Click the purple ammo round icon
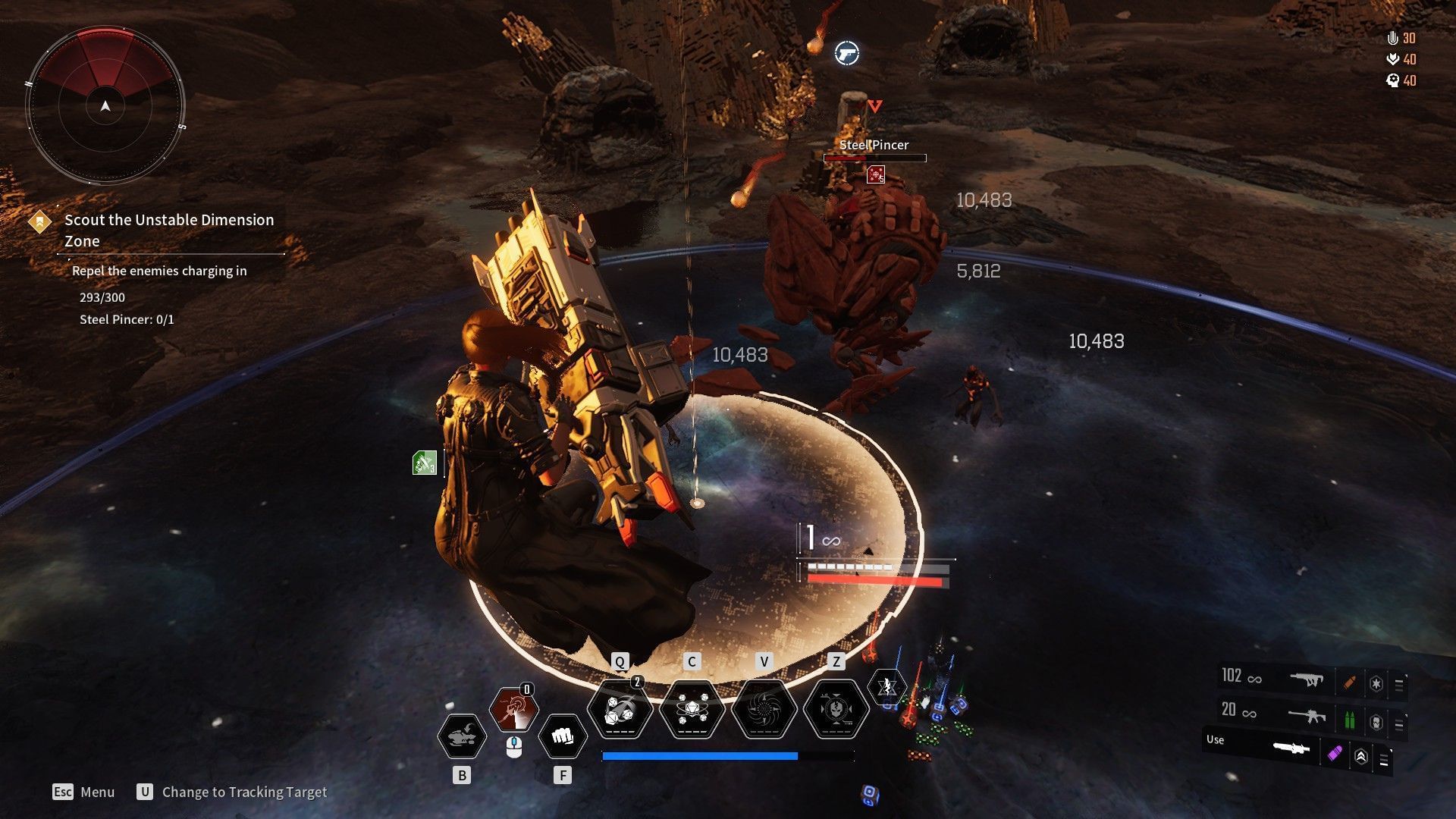This screenshot has width=1456, height=819. [1335, 754]
